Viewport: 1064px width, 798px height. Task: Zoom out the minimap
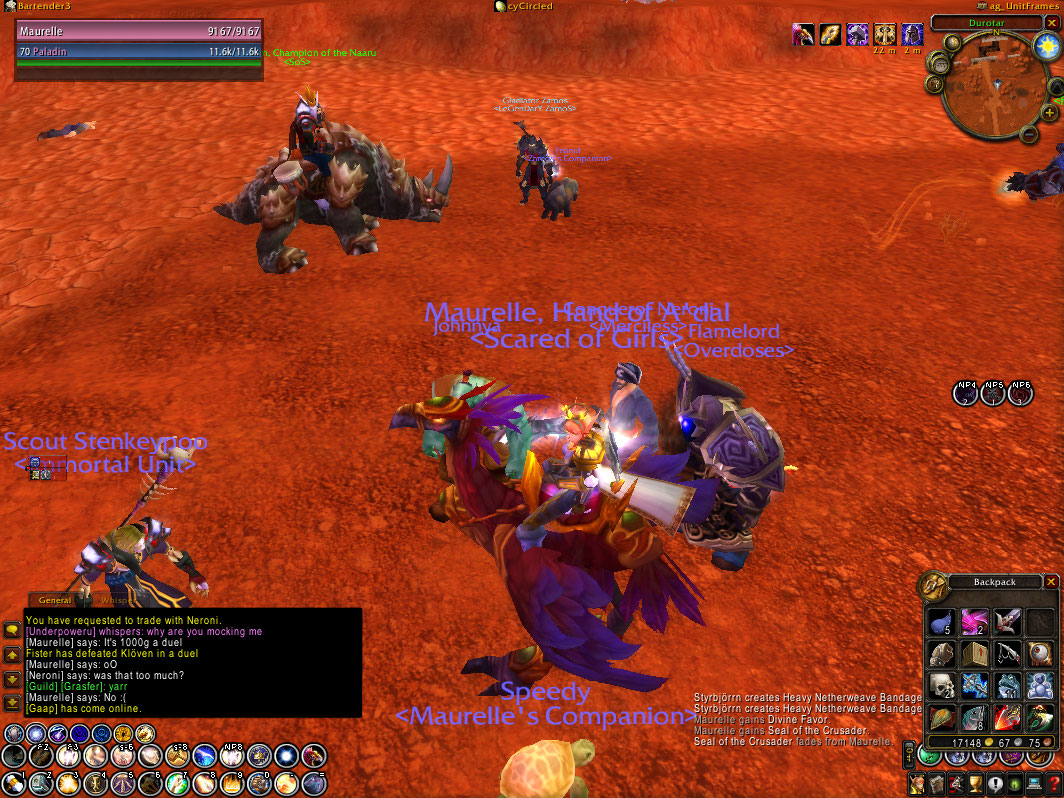(1031, 134)
